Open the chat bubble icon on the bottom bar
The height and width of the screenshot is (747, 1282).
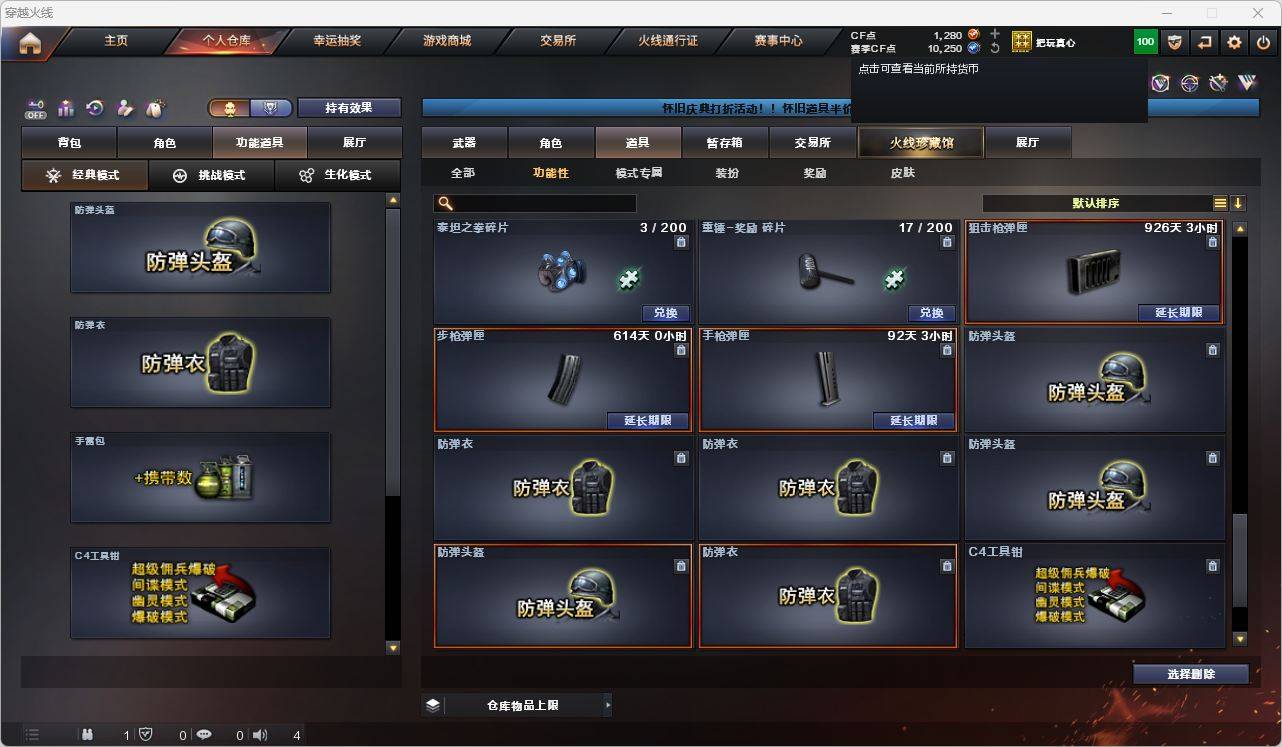[x=203, y=735]
